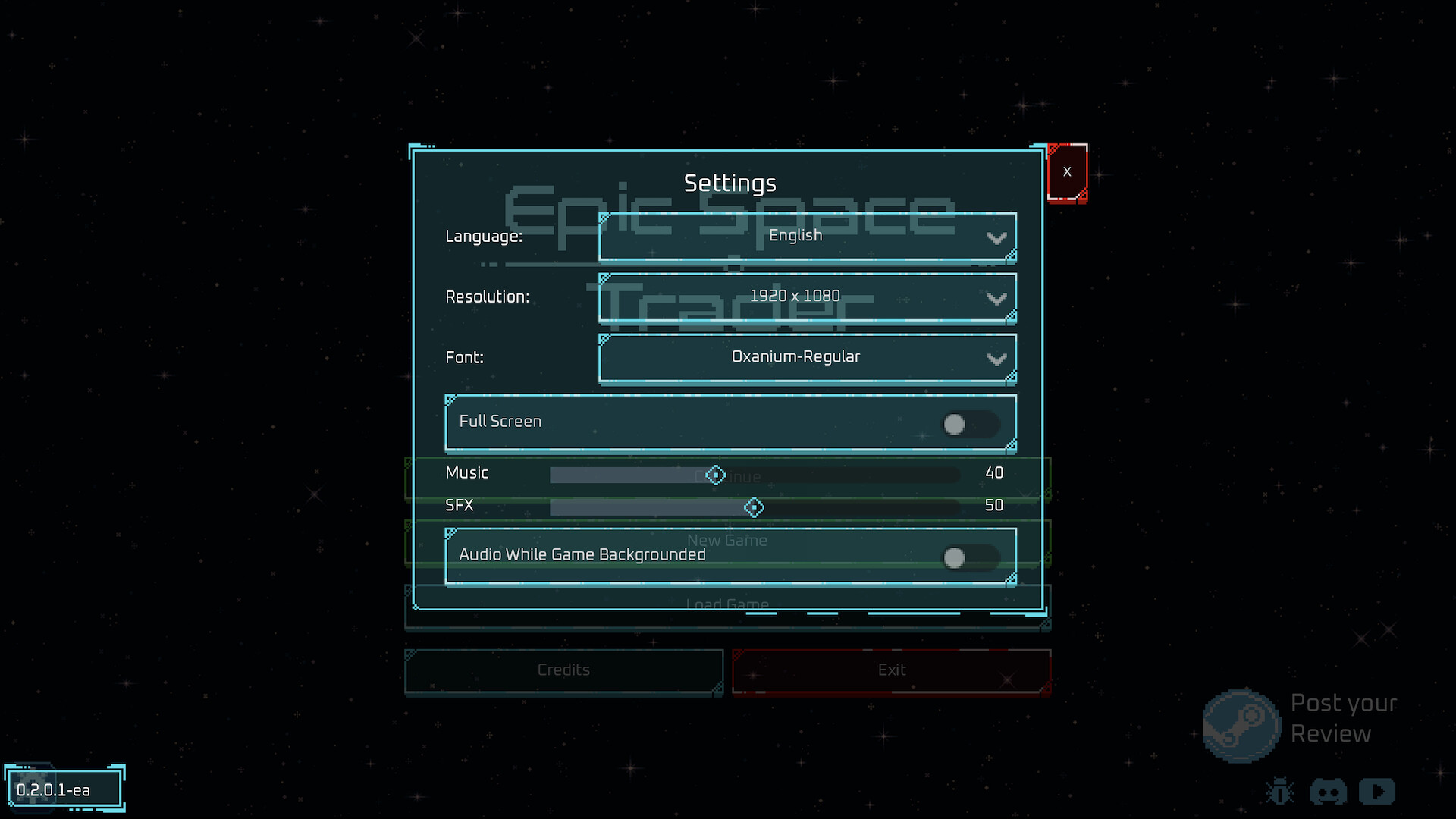This screenshot has height=819, width=1456.
Task: Expand the Resolution dropdown showing 1920 x 1080
Action: point(807,297)
